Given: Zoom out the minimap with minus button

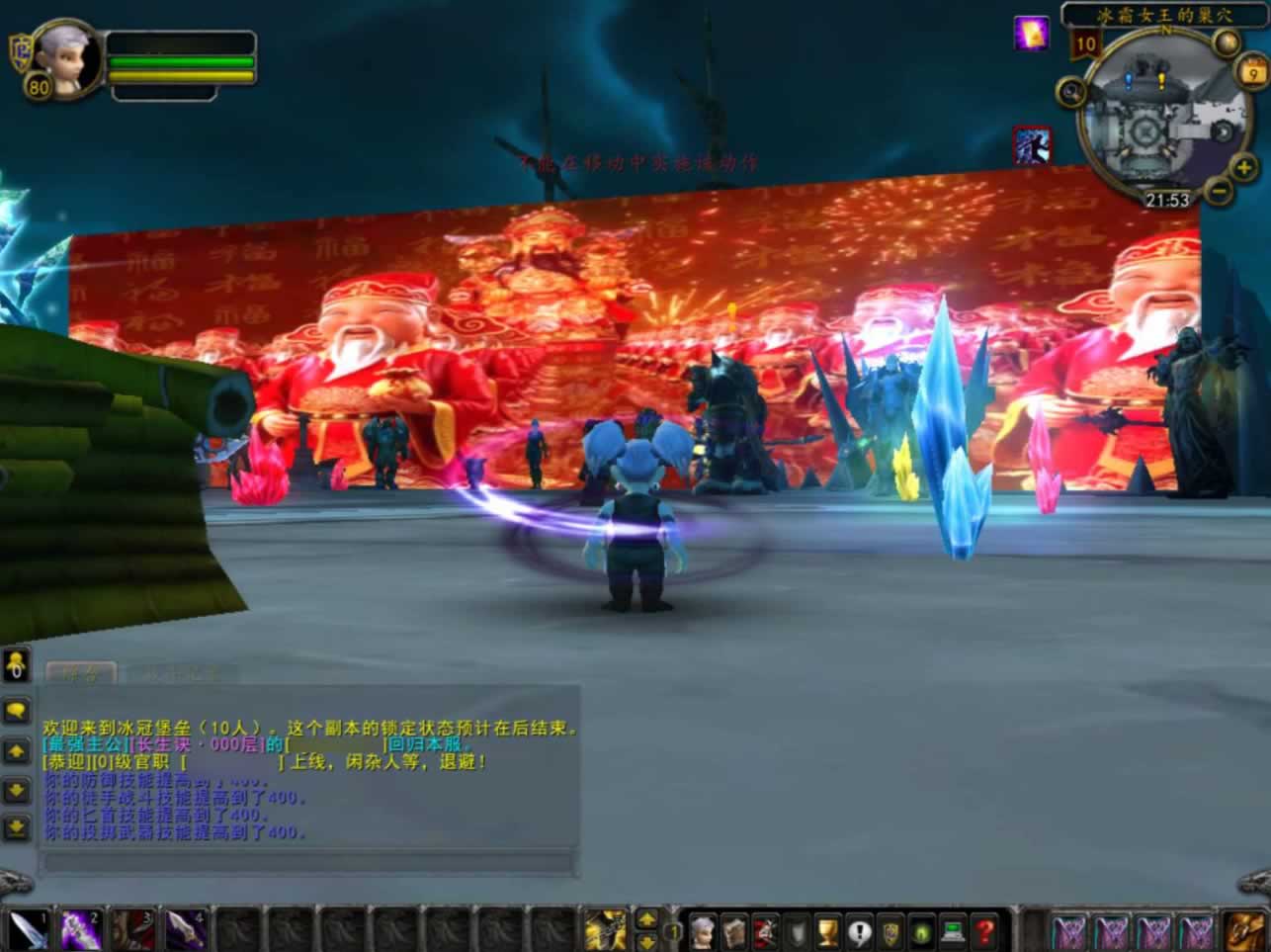Looking at the screenshot, I should tap(1220, 190).
